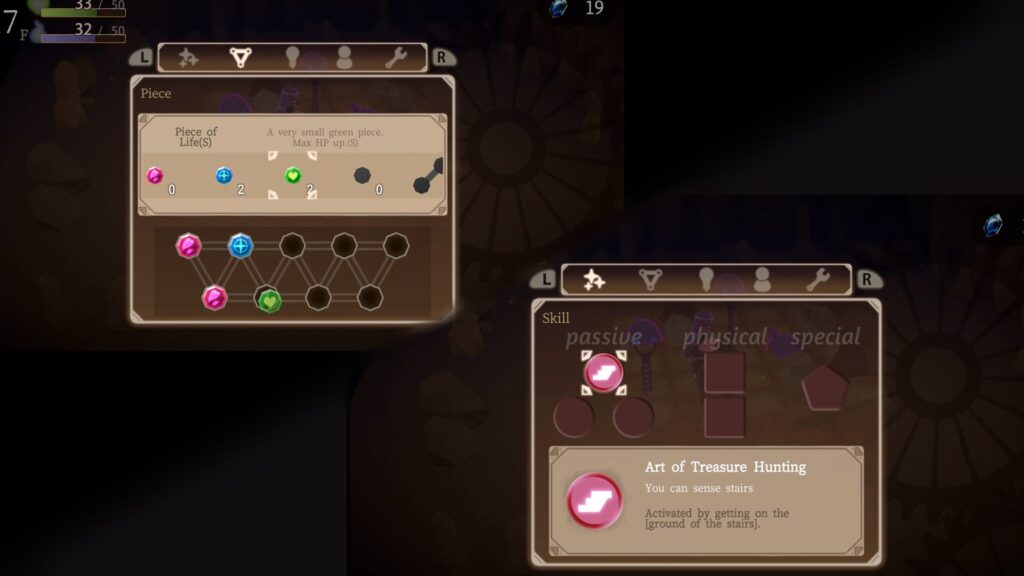Switch to the wrench tab above the Piece panel
The height and width of the screenshot is (576, 1024).
(x=396, y=58)
